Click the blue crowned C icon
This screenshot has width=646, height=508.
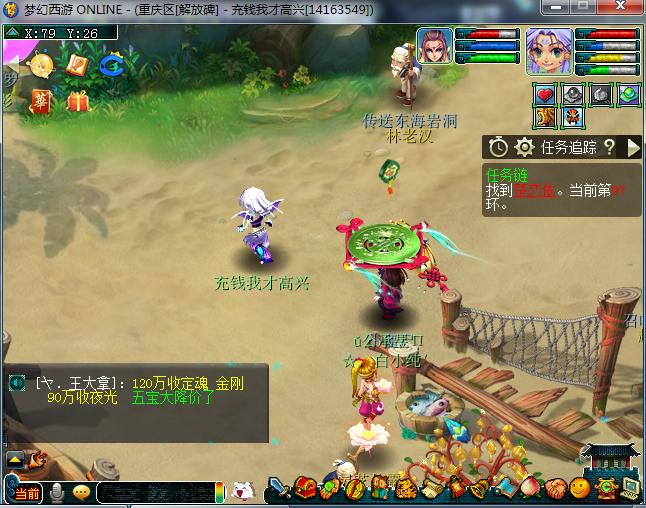111,65
